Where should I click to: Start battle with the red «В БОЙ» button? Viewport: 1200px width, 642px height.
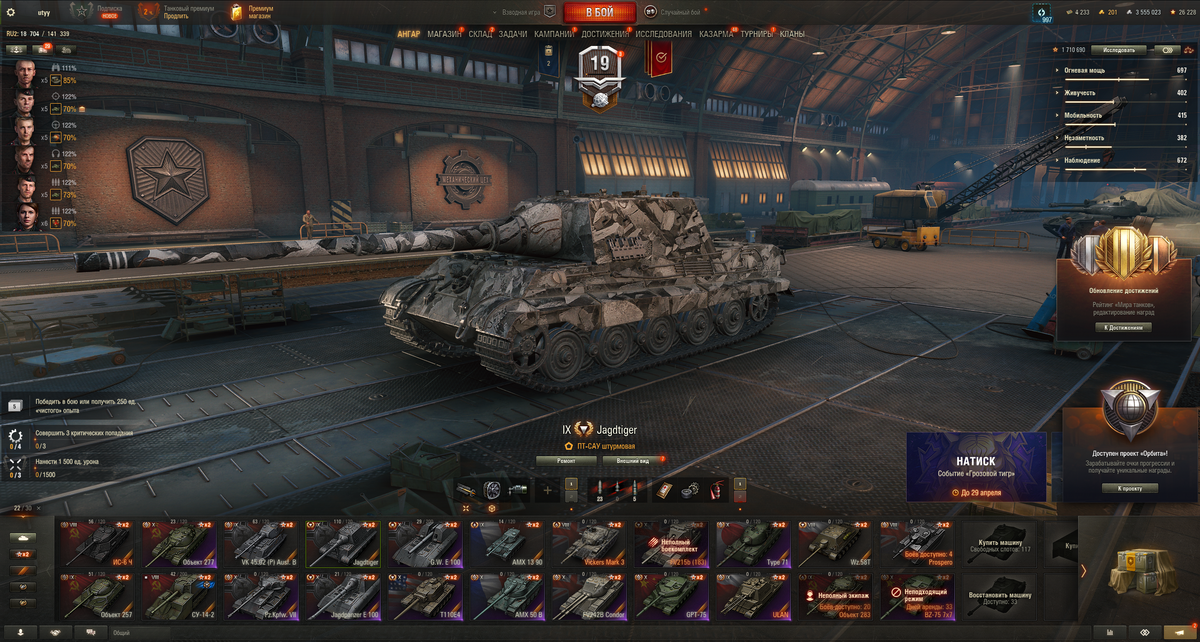600,12
